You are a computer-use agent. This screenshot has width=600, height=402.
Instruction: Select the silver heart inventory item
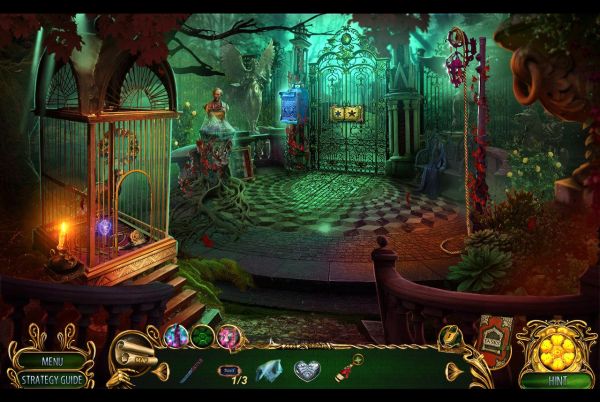pos(308,370)
